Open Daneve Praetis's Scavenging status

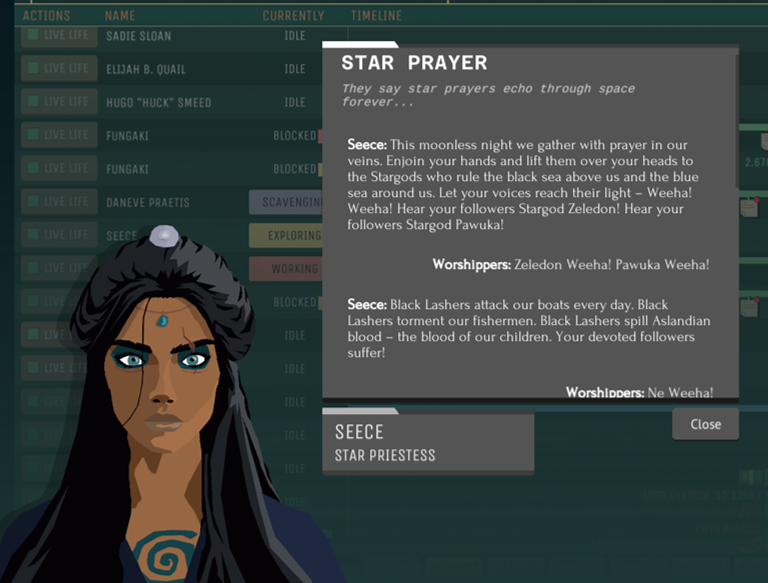286,202
